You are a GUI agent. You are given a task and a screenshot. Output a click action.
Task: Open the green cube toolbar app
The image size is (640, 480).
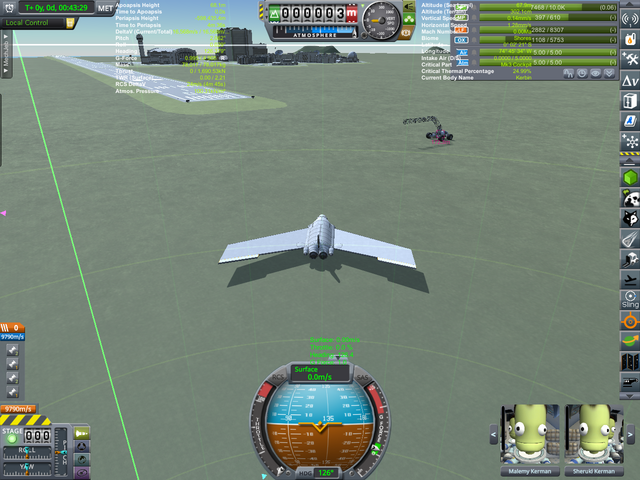click(x=629, y=177)
